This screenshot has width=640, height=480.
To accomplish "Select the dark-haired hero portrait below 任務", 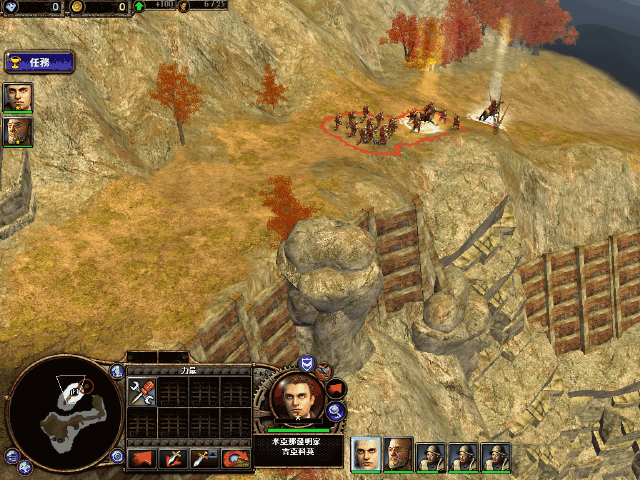I will (x=17, y=97).
